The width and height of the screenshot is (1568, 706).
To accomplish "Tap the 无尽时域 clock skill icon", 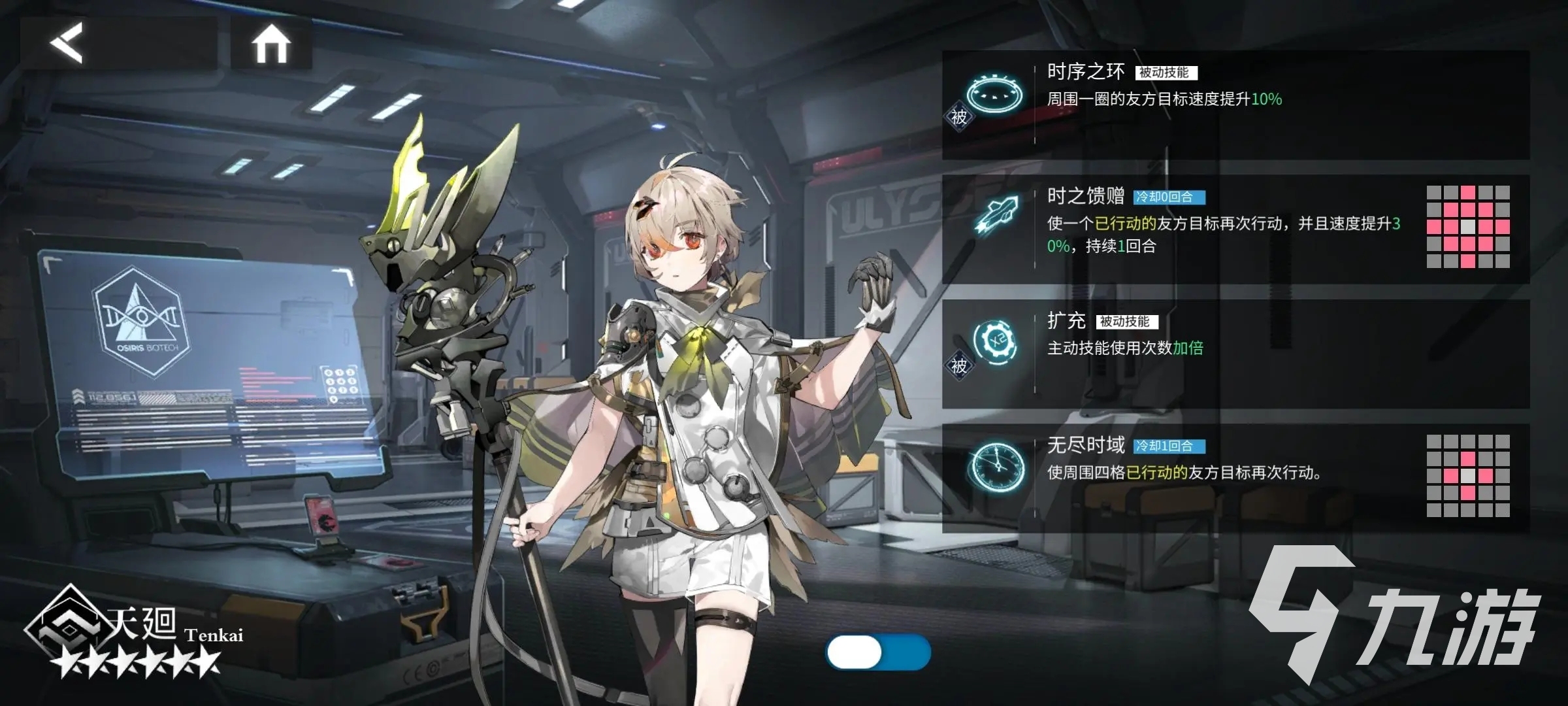I will coord(996,465).
